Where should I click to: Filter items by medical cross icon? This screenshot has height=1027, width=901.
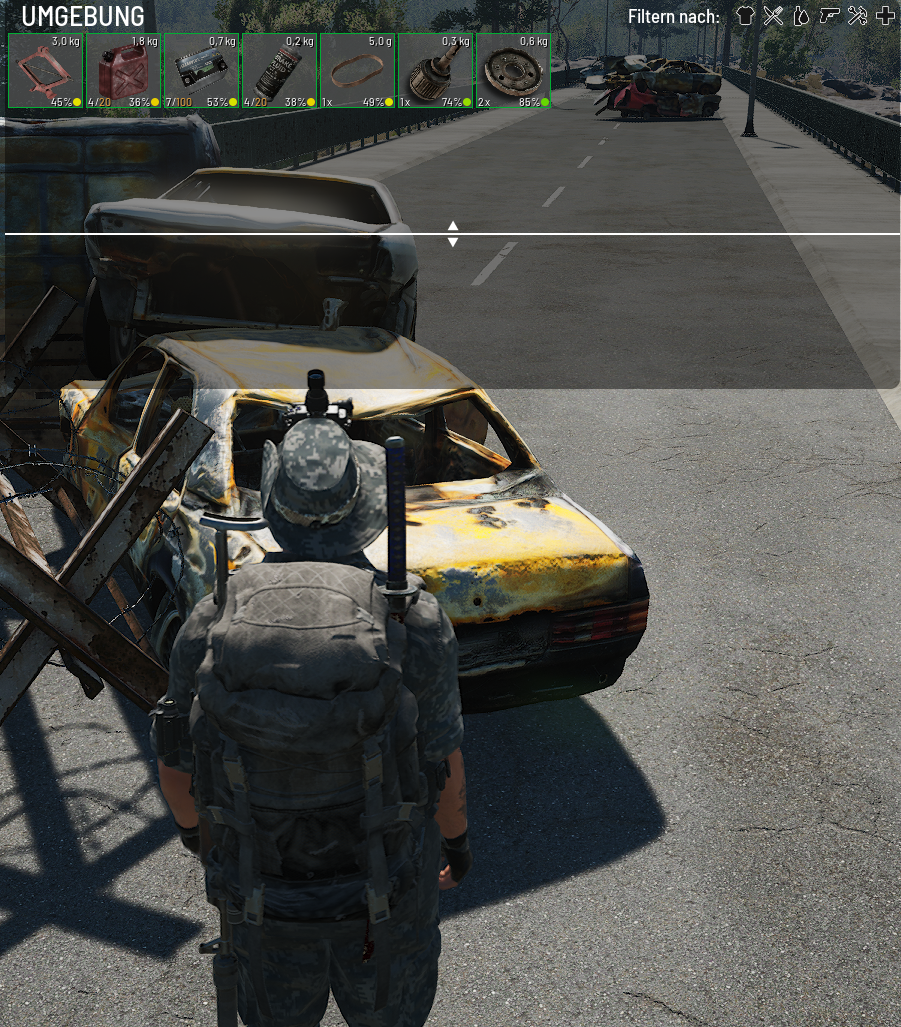[885, 16]
